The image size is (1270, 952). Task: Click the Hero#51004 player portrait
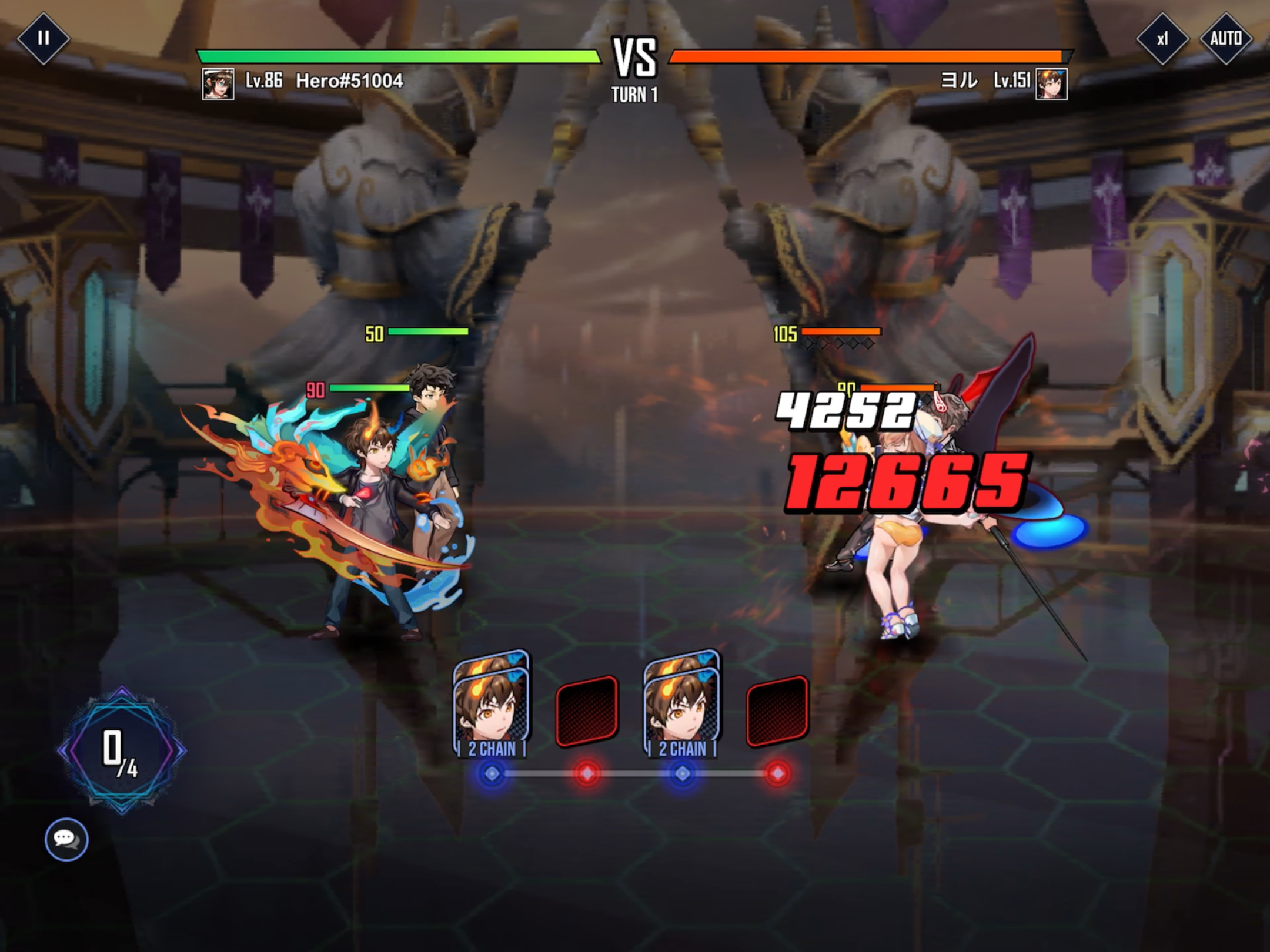pyautogui.click(x=218, y=83)
